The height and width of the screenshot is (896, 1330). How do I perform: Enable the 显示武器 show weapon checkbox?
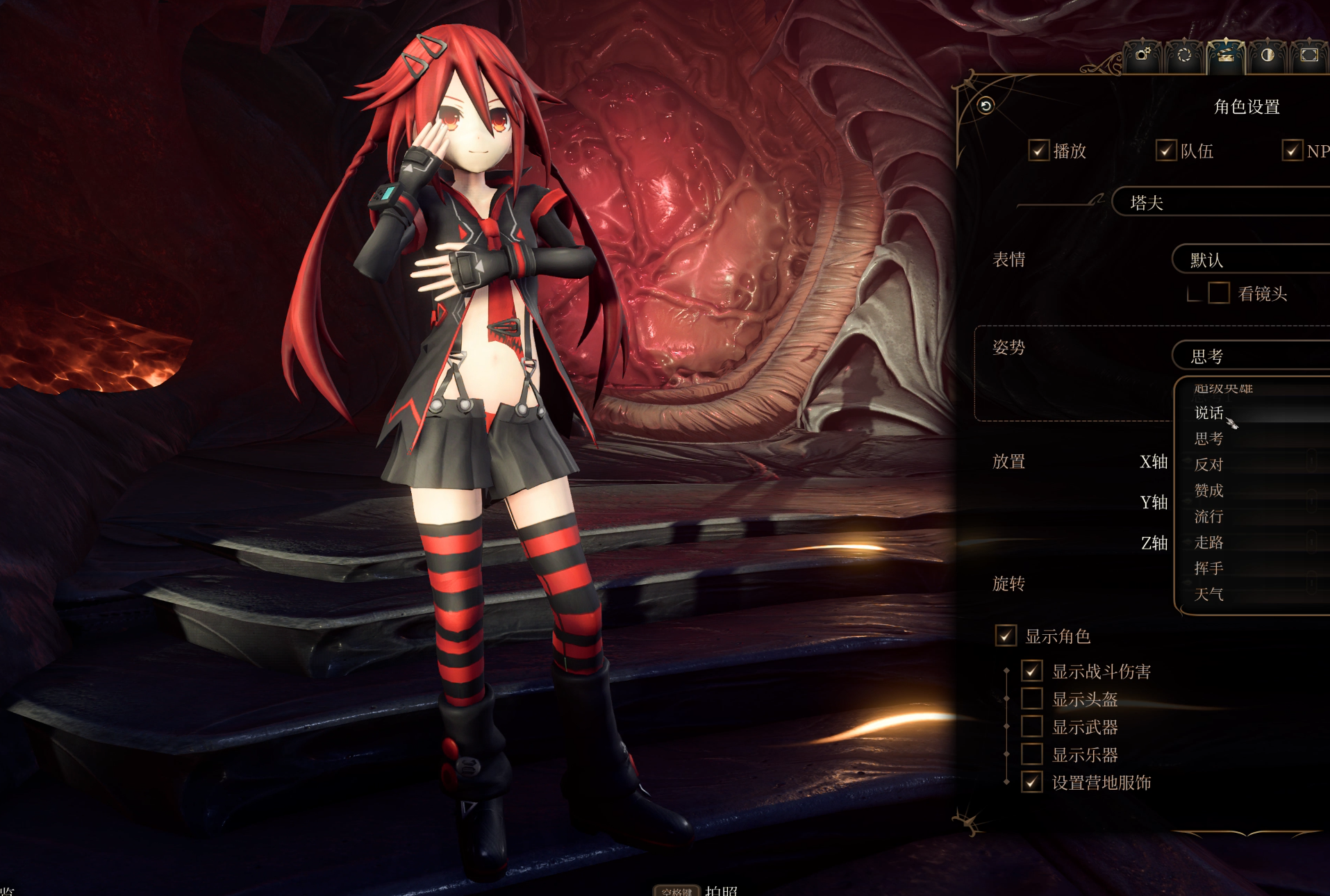click(x=1032, y=727)
